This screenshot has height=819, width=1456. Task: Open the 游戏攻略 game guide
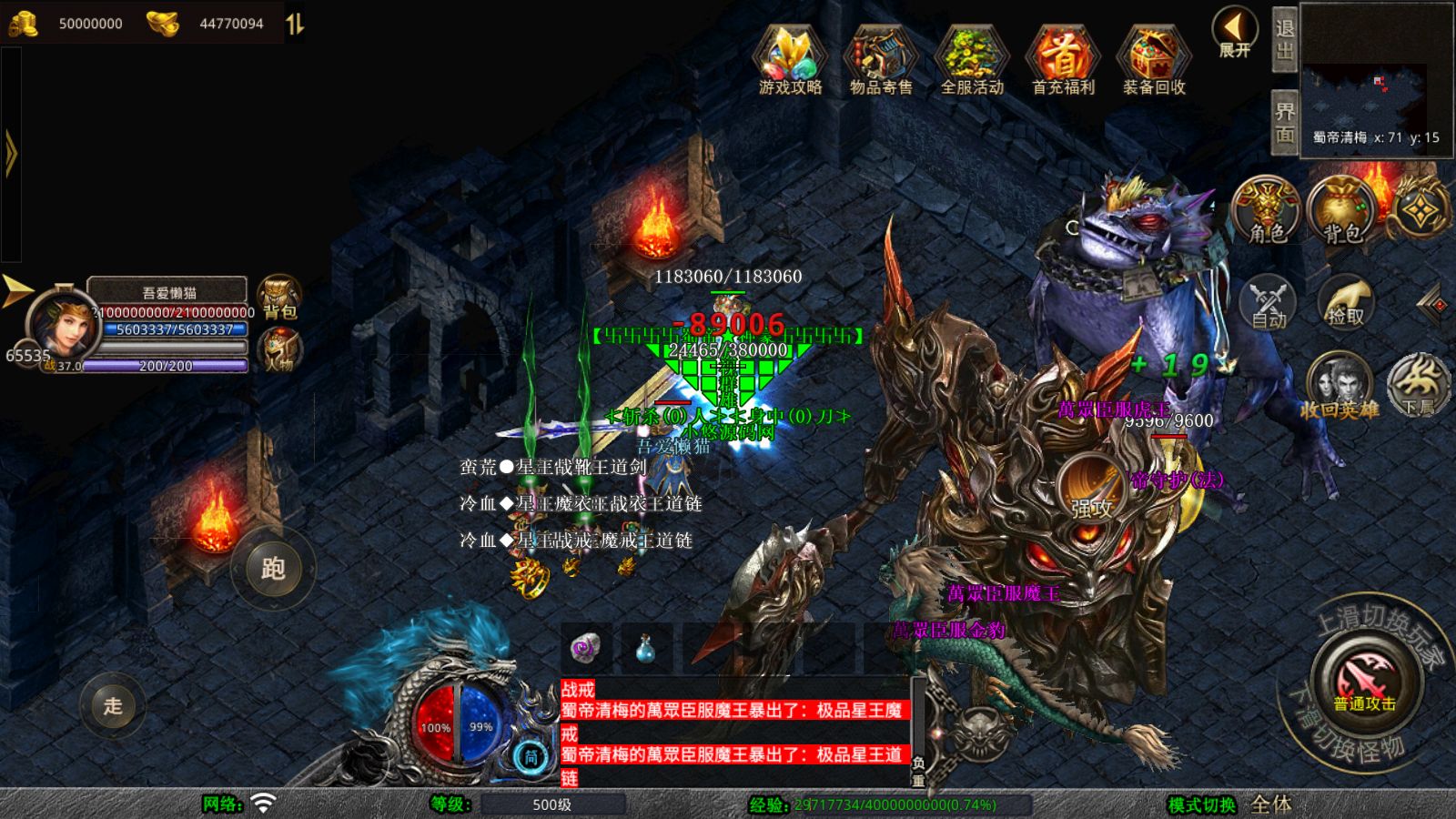click(790, 58)
